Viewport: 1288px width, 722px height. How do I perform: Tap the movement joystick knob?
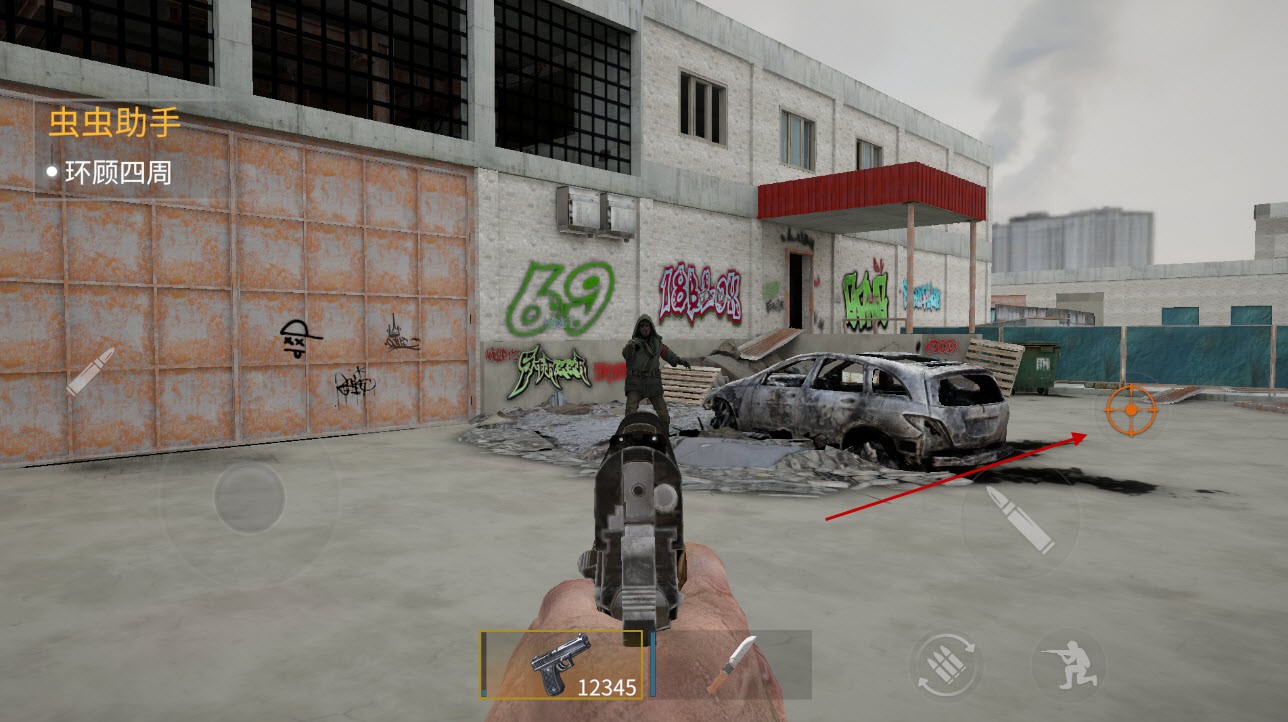coord(249,497)
